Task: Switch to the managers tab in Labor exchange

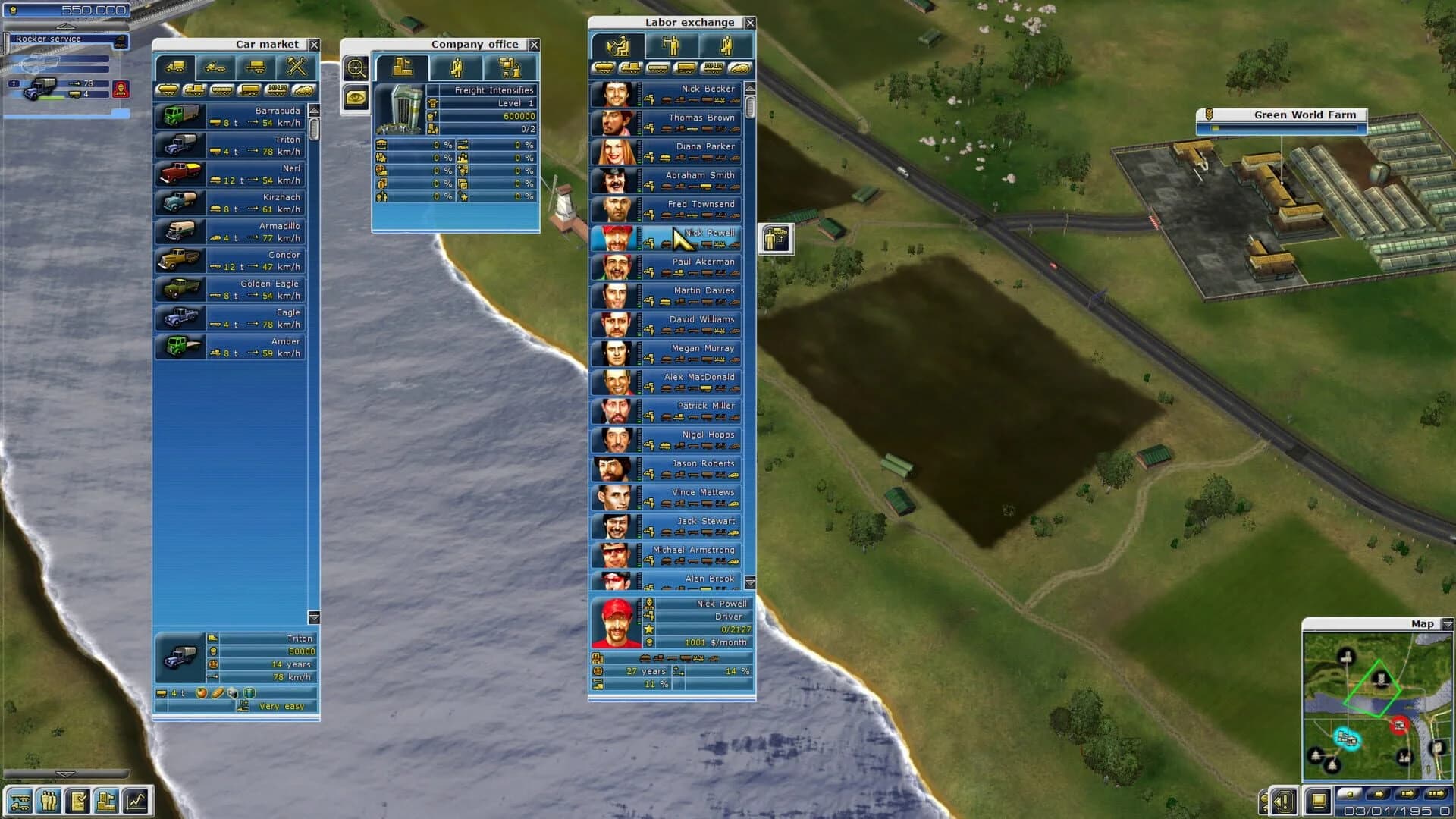Action: (x=724, y=47)
